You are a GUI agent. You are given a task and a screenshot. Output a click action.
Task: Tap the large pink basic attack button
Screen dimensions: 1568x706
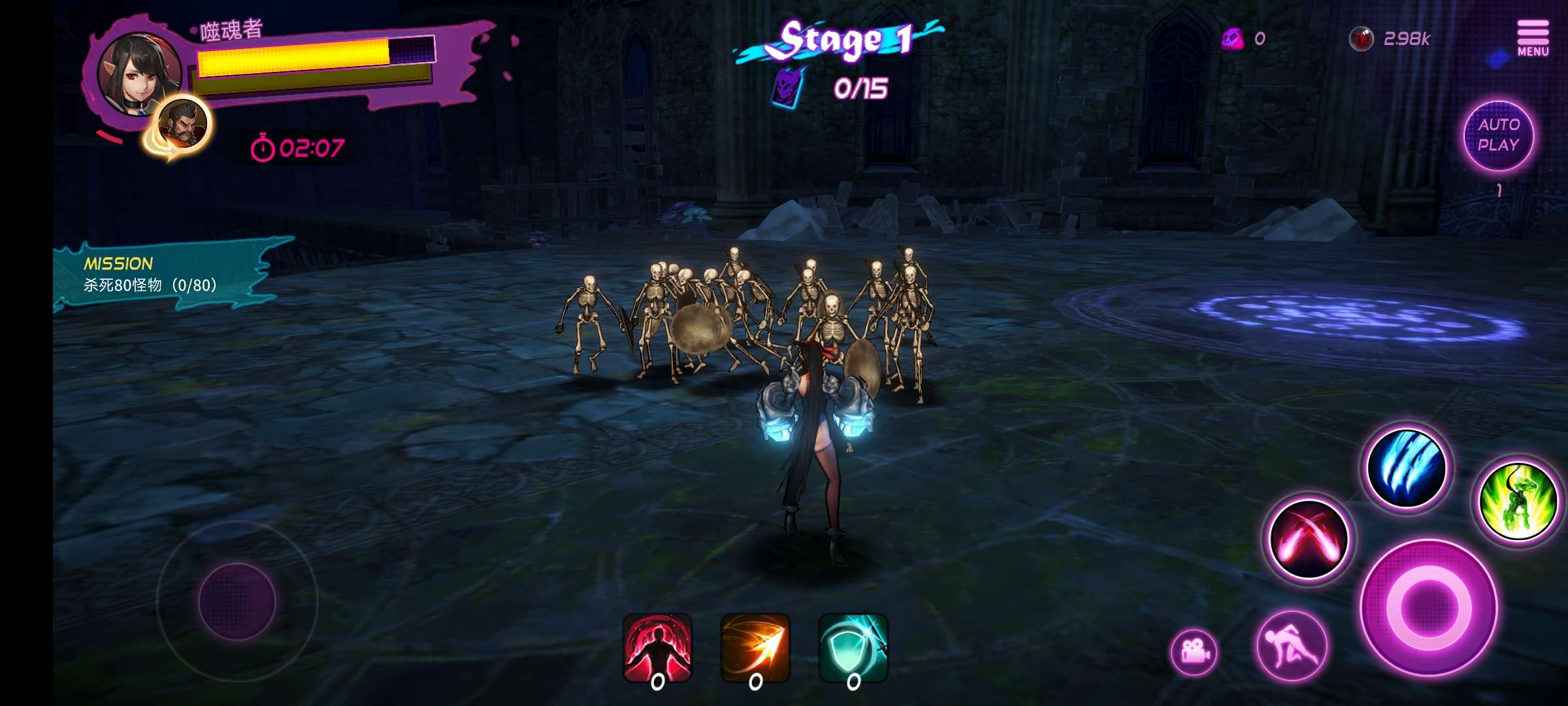point(1428,608)
